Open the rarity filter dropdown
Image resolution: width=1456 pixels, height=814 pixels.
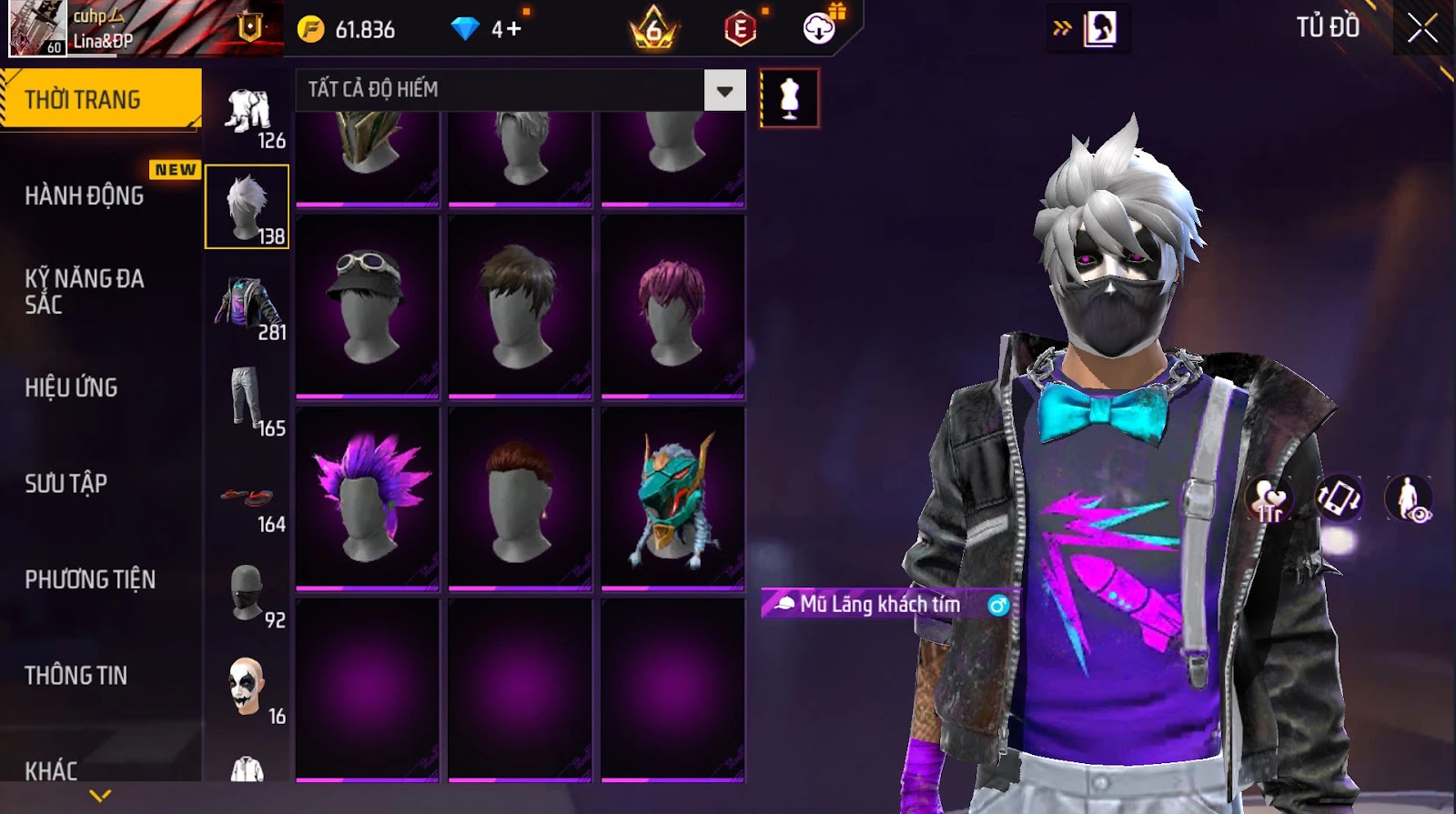[724, 90]
